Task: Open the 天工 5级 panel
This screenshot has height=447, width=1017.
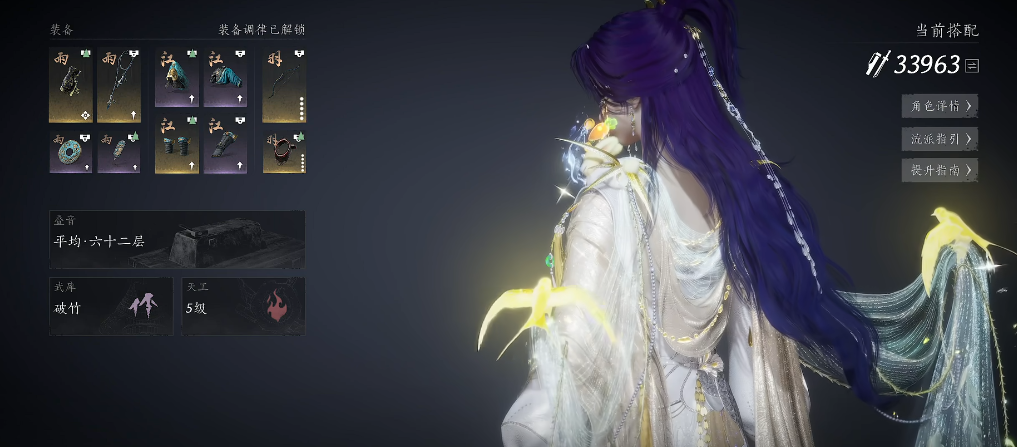Action: pyautogui.click(x=243, y=305)
